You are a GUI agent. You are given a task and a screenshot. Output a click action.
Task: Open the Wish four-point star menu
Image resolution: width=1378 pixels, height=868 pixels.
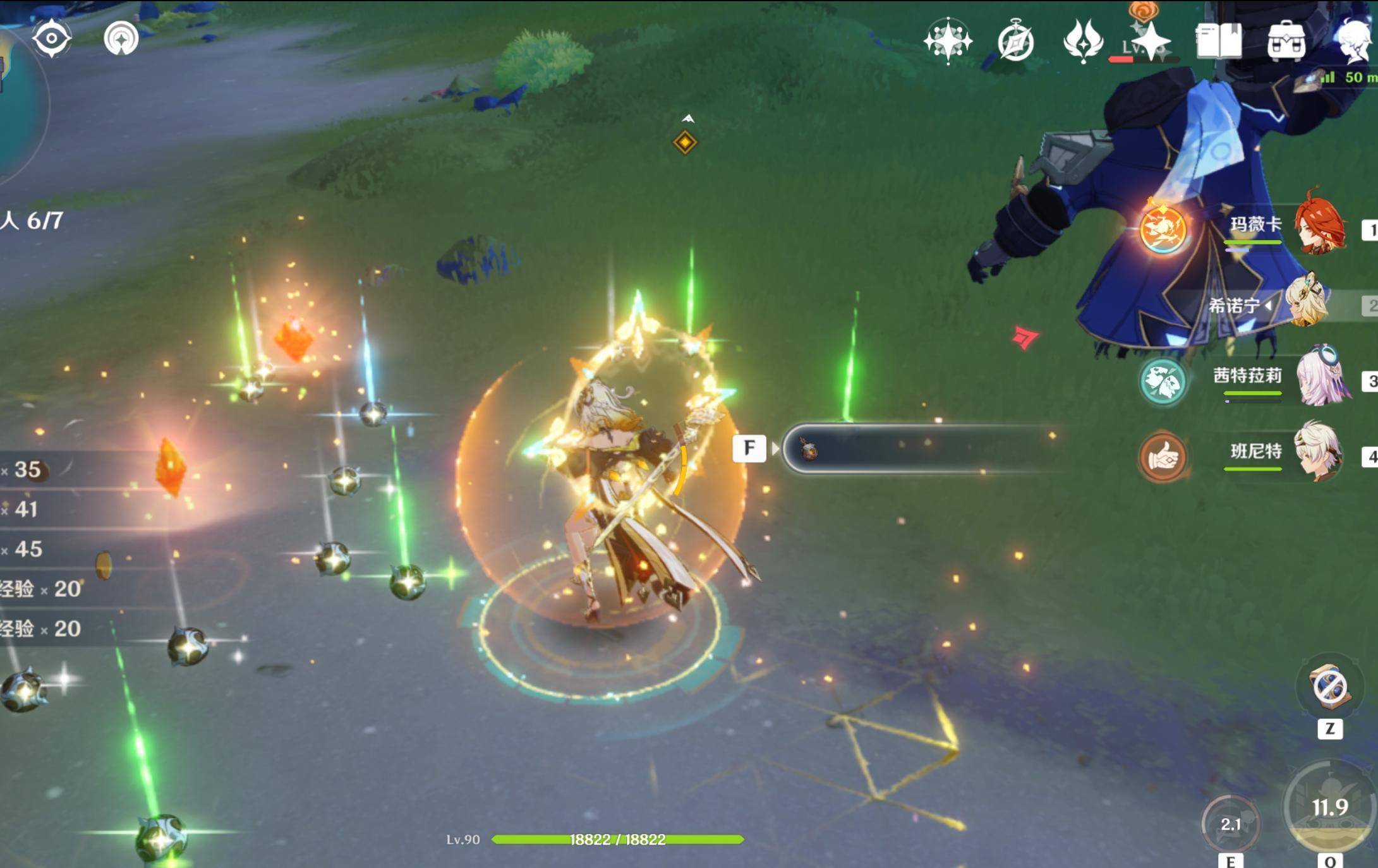pyautogui.click(x=947, y=42)
